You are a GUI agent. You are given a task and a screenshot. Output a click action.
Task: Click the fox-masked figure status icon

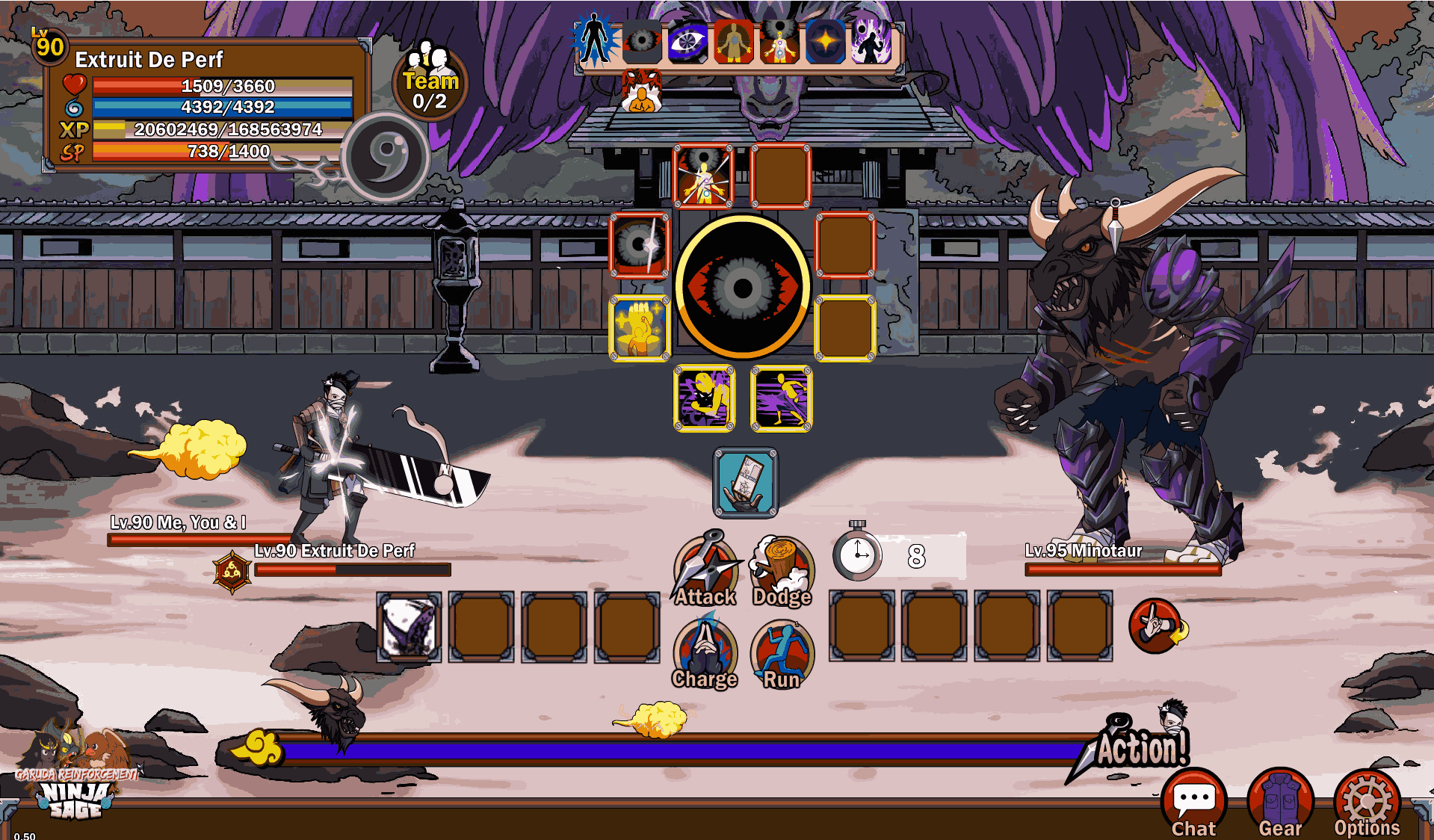(642, 92)
